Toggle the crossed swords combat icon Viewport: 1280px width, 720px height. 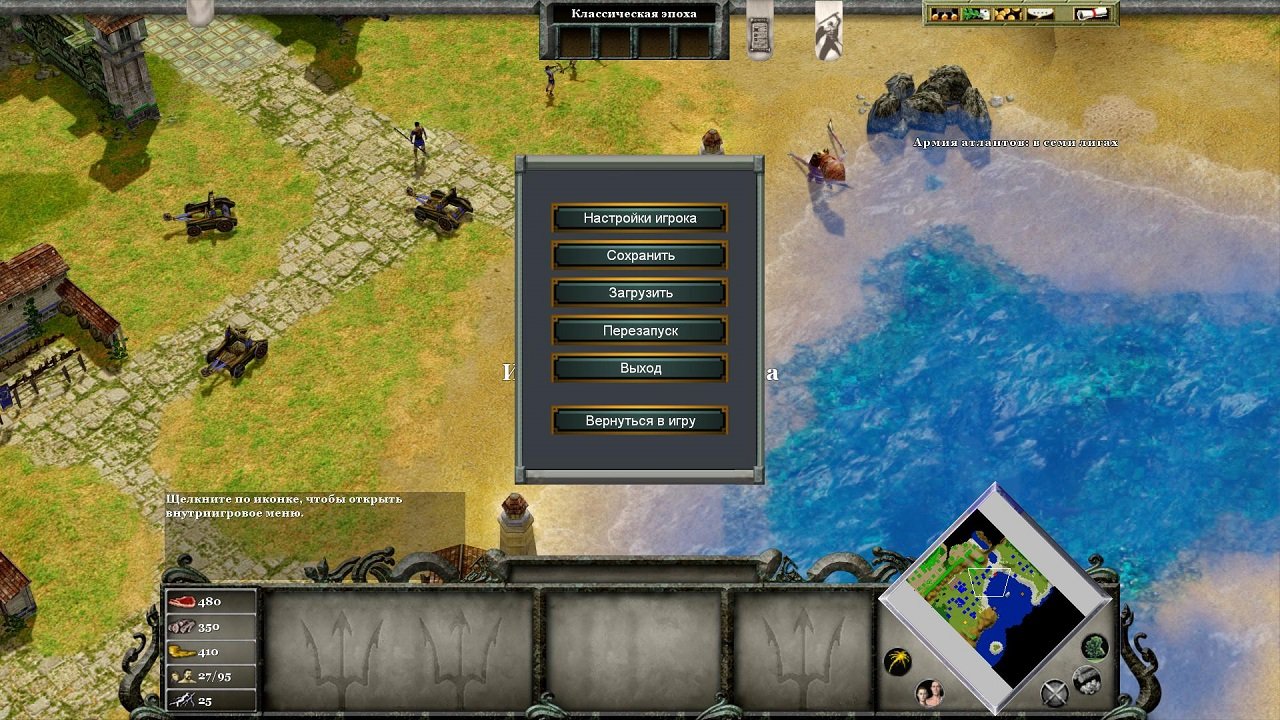coord(1054,692)
